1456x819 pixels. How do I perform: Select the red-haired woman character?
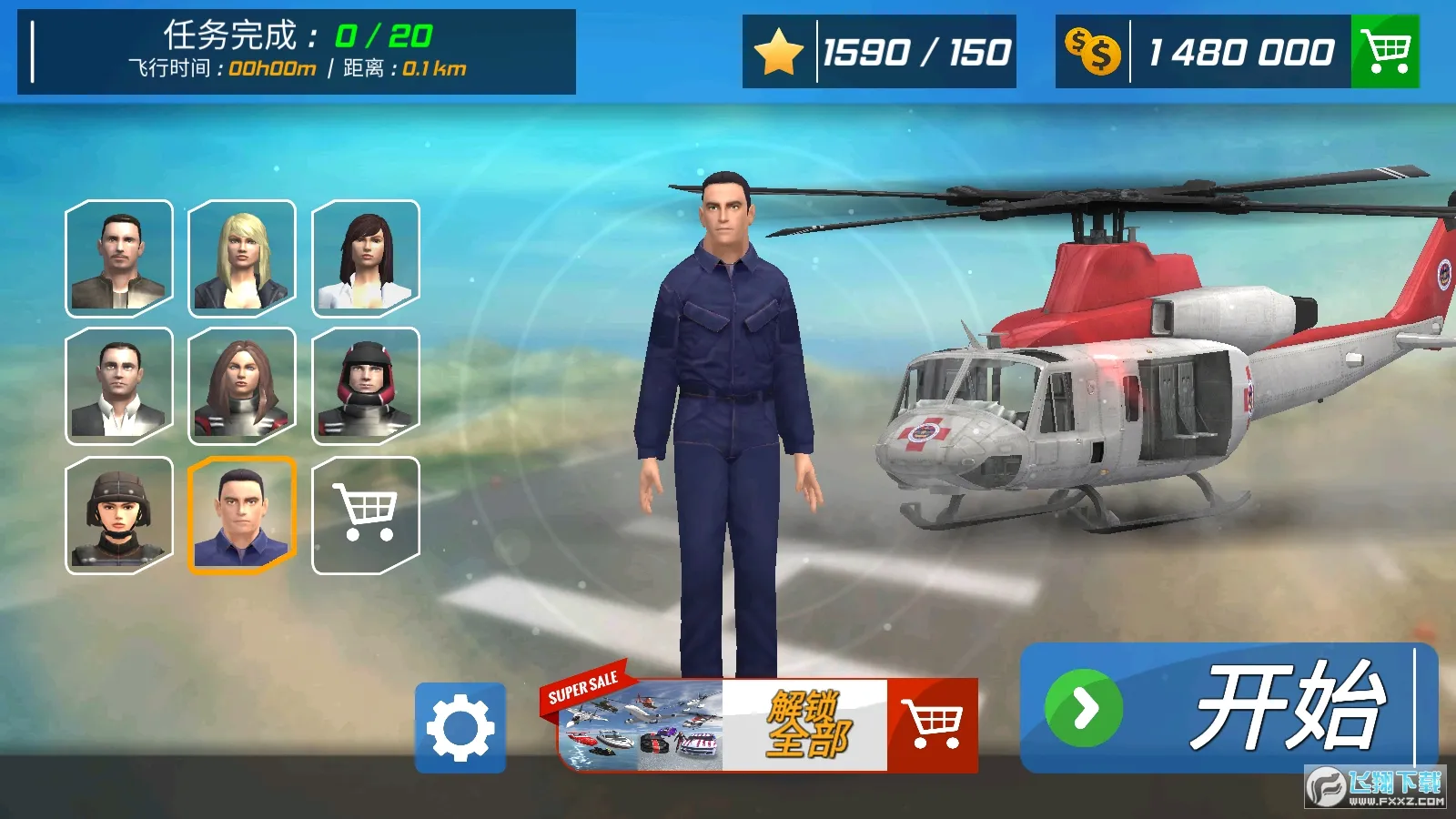tap(243, 386)
